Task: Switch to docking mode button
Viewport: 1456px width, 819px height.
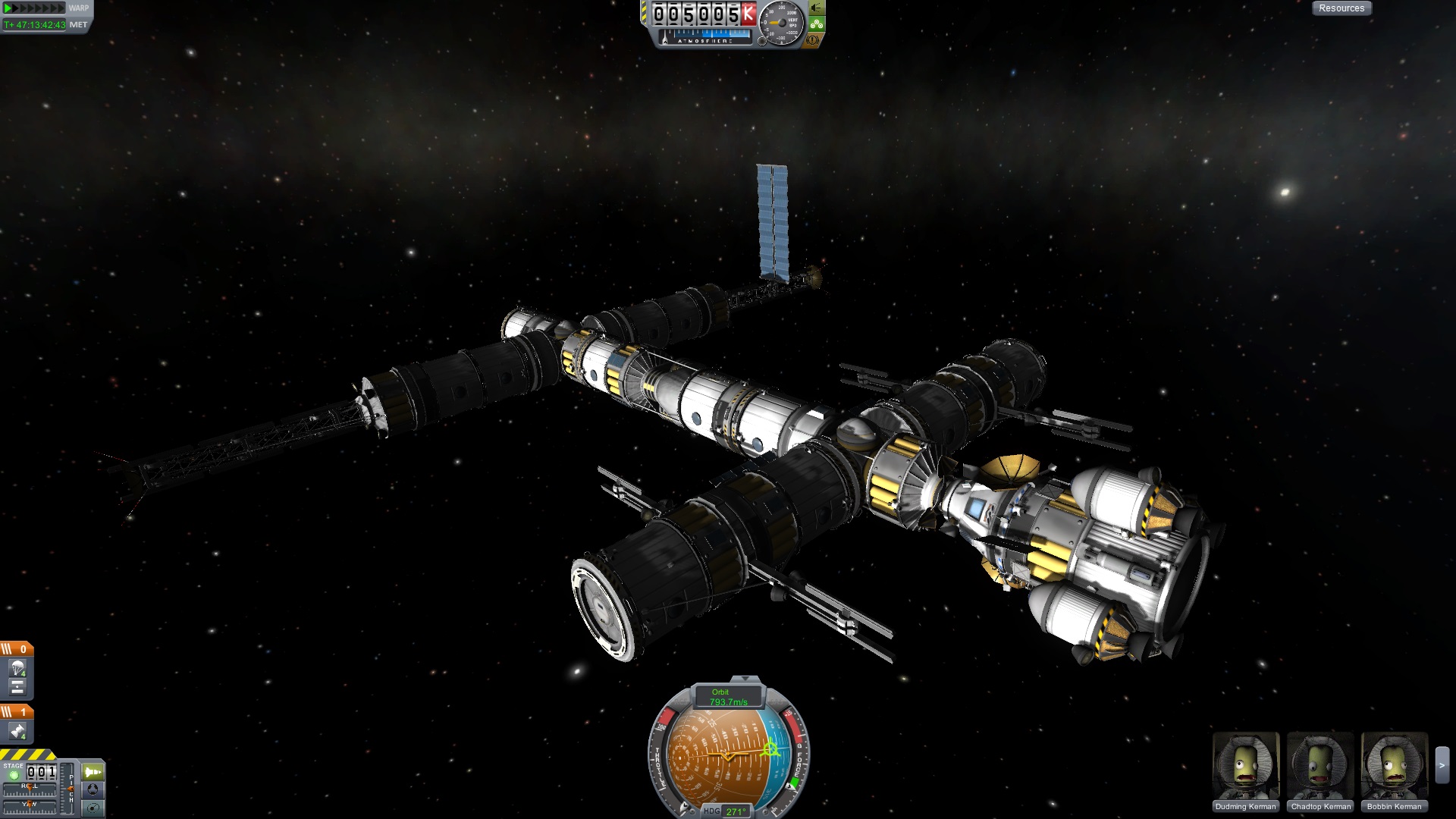Action: click(93, 789)
